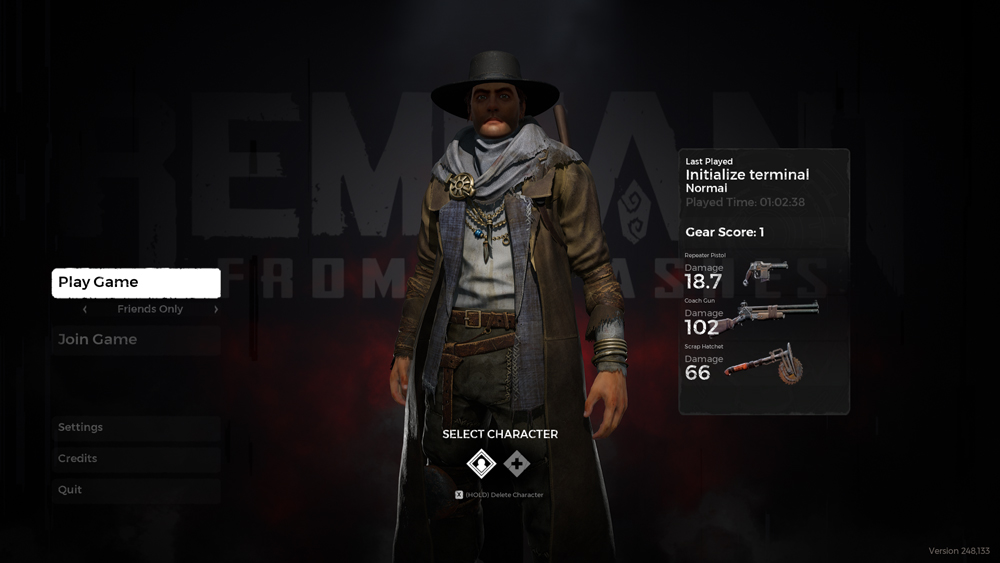Open the Settings menu
1000x563 pixels.
(x=136, y=428)
